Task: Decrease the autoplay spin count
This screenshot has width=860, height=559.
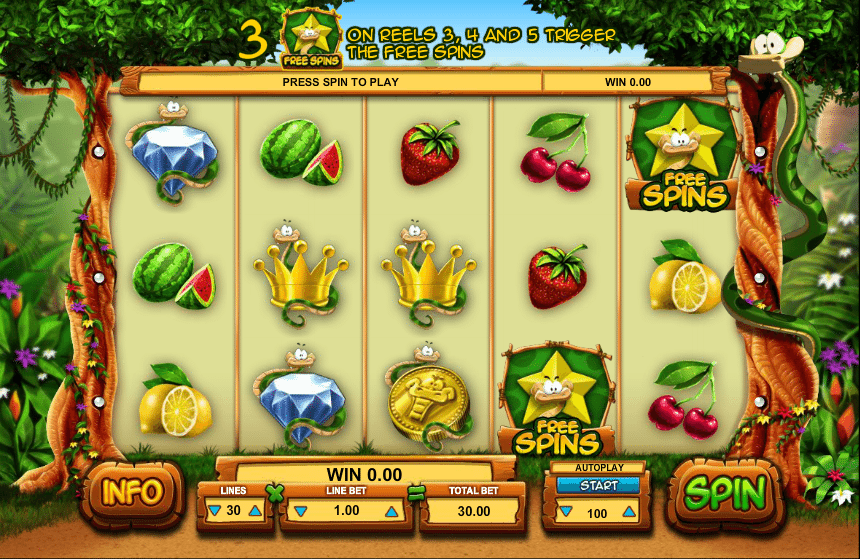Action: coord(565,512)
